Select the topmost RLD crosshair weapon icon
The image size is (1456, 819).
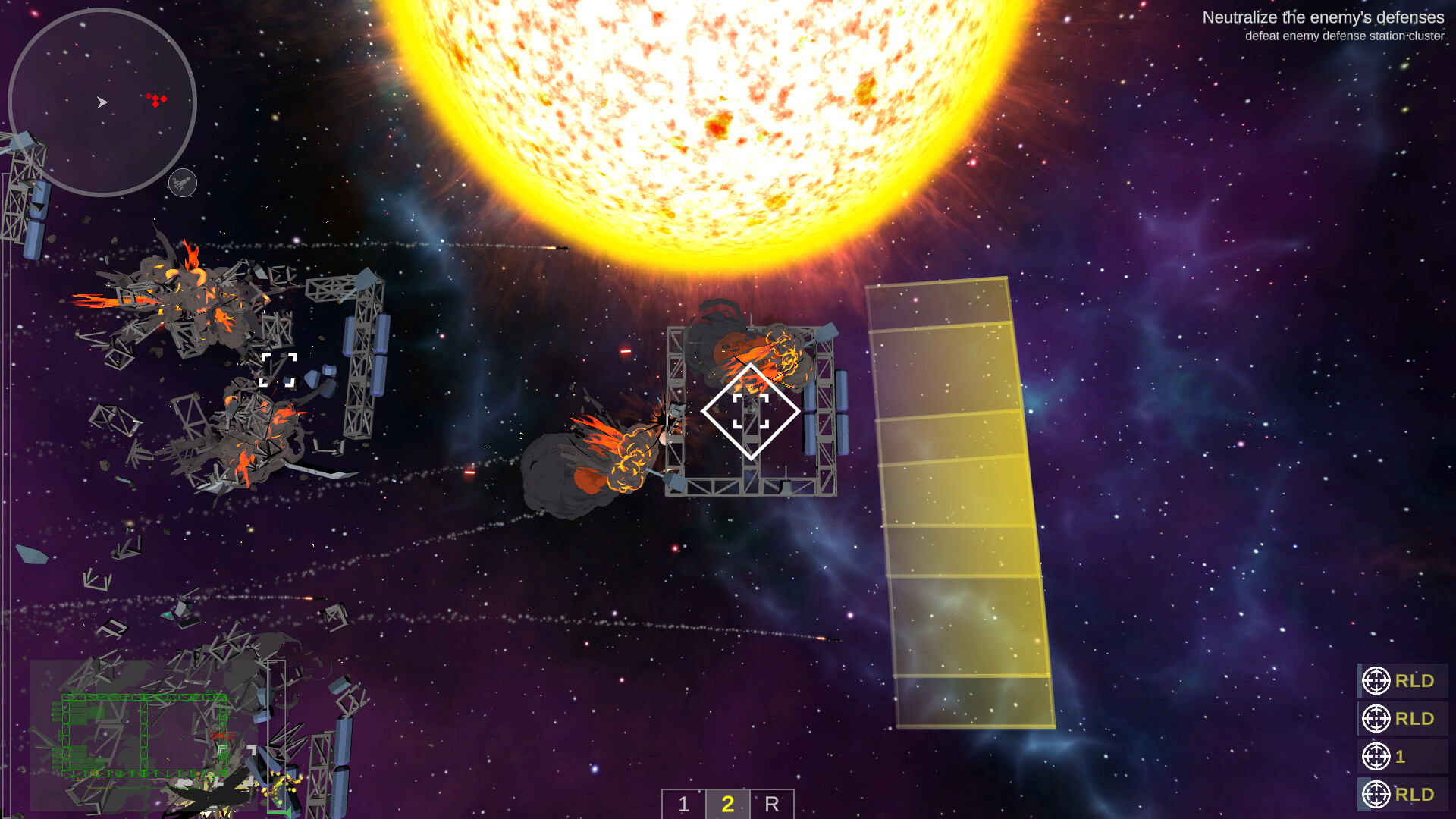click(1377, 680)
